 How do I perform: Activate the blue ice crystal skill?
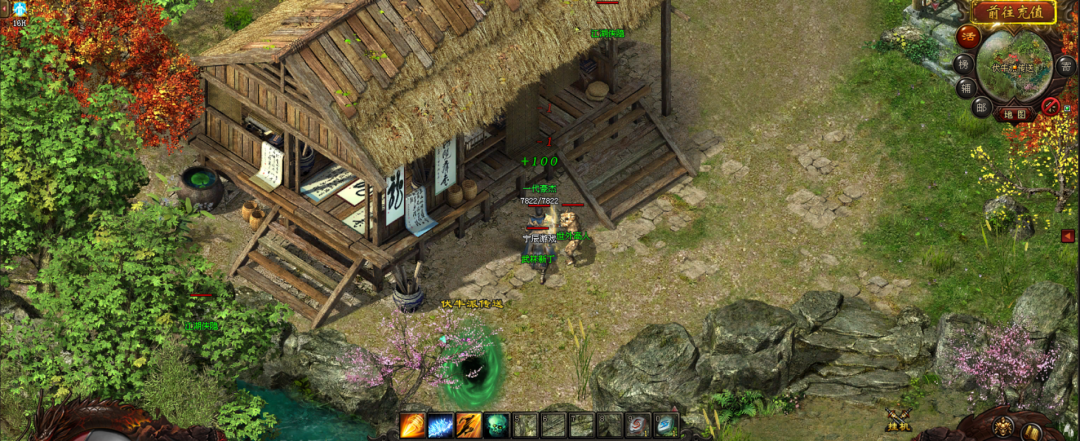[441, 425]
